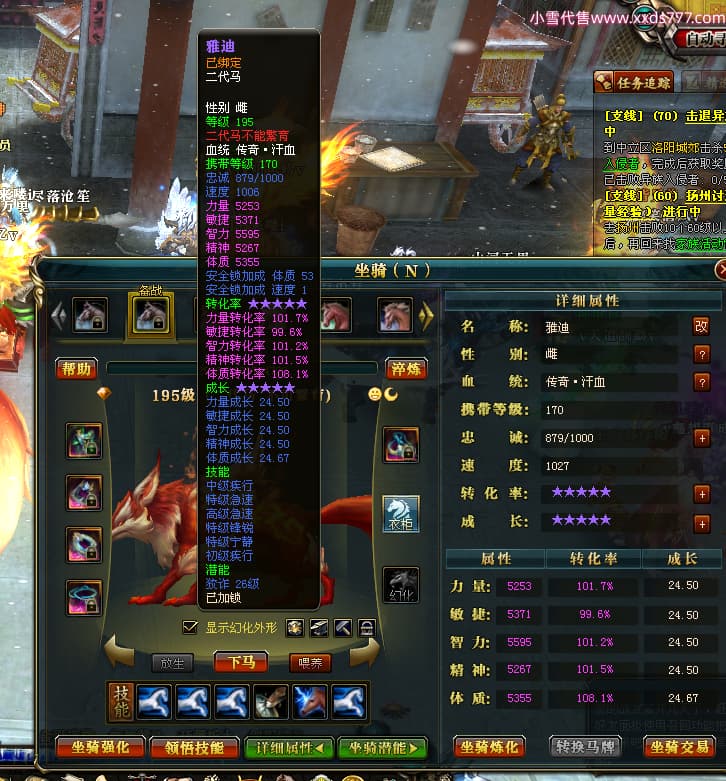The height and width of the screenshot is (781, 726).
Task: Toggle the 详细属性 detail panel button
Action: pyautogui.click(x=289, y=747)
